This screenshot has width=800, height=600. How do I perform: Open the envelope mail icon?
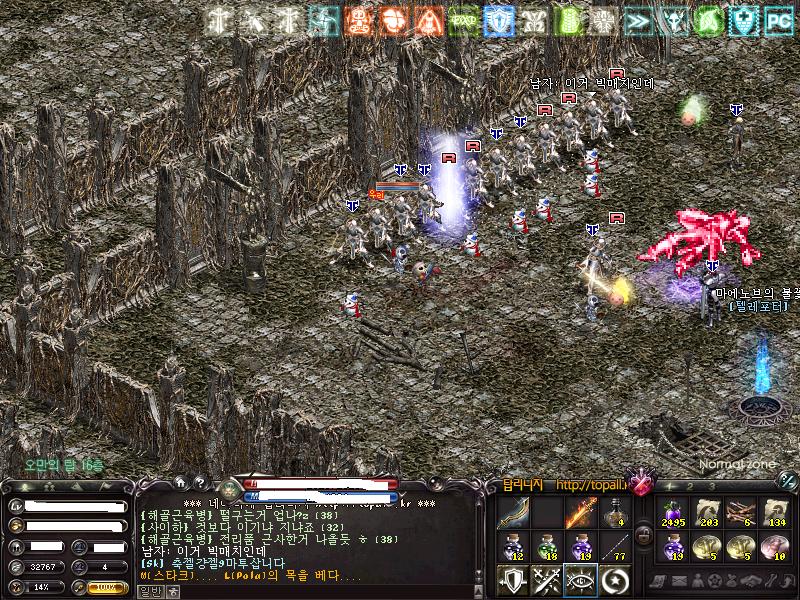coord(679,582)
